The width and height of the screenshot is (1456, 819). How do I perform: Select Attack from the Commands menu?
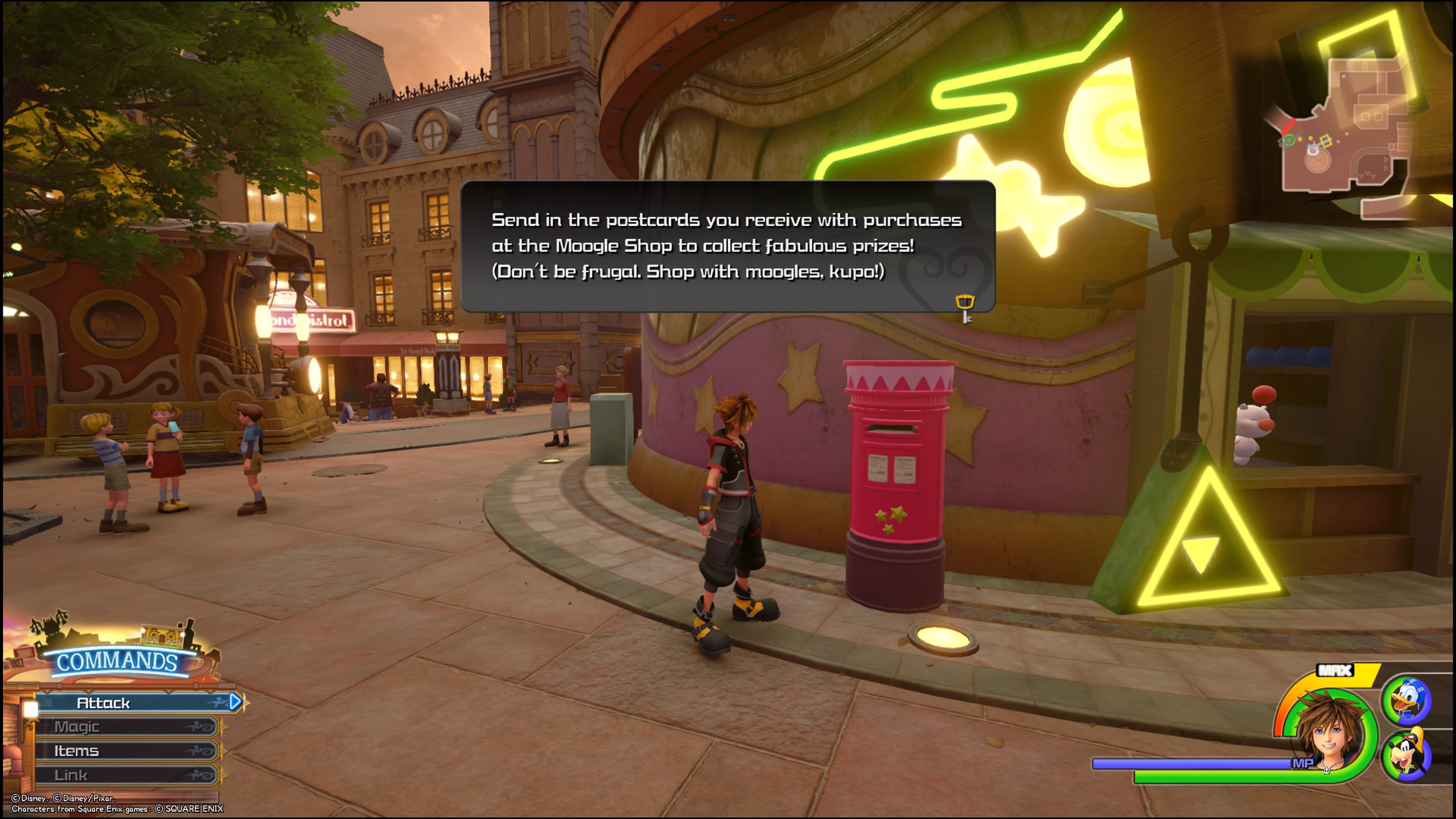(105, 703)
